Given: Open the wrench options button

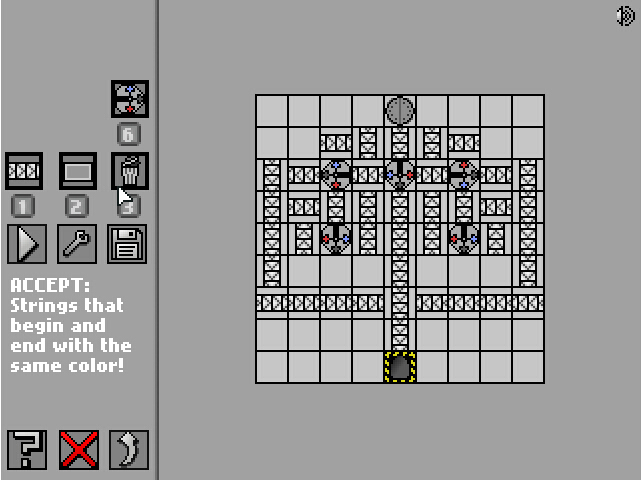Looking at the screenshot, I should 78,244.
